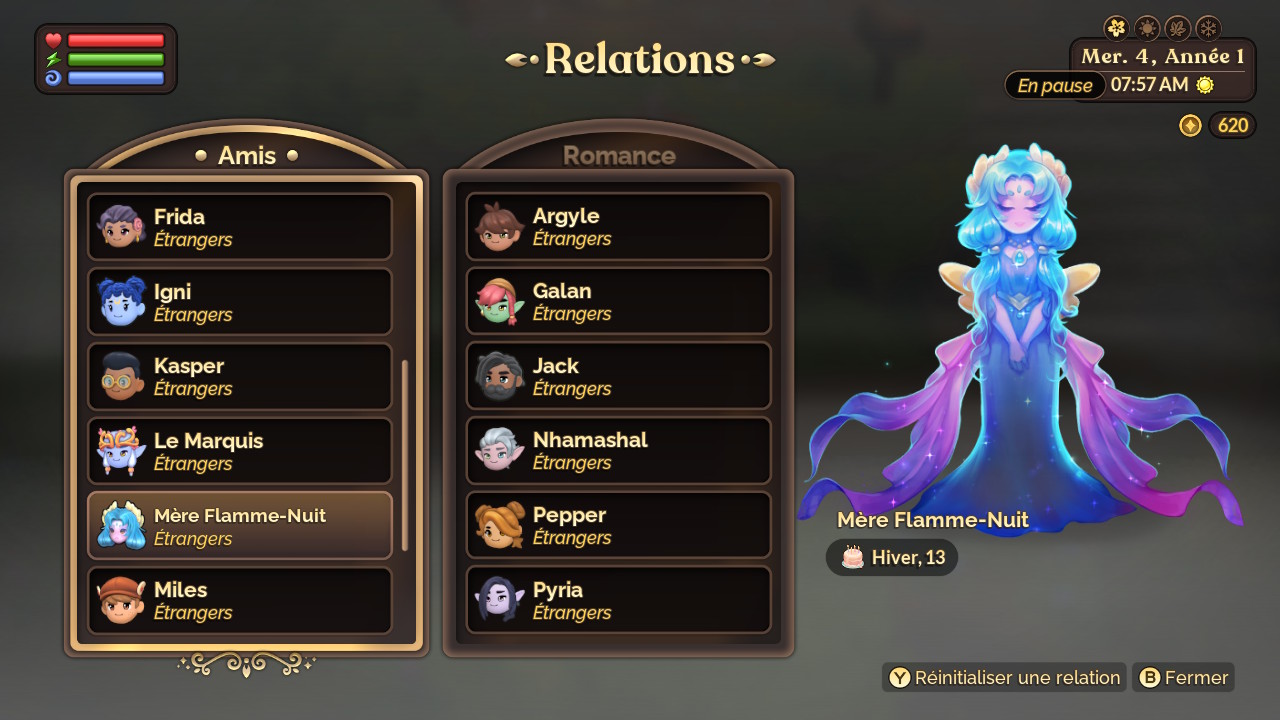Image resolution: width=1280 pixels, height=720 pixels.
Task: Switch to the Romance tab
Action: point(619,155)
